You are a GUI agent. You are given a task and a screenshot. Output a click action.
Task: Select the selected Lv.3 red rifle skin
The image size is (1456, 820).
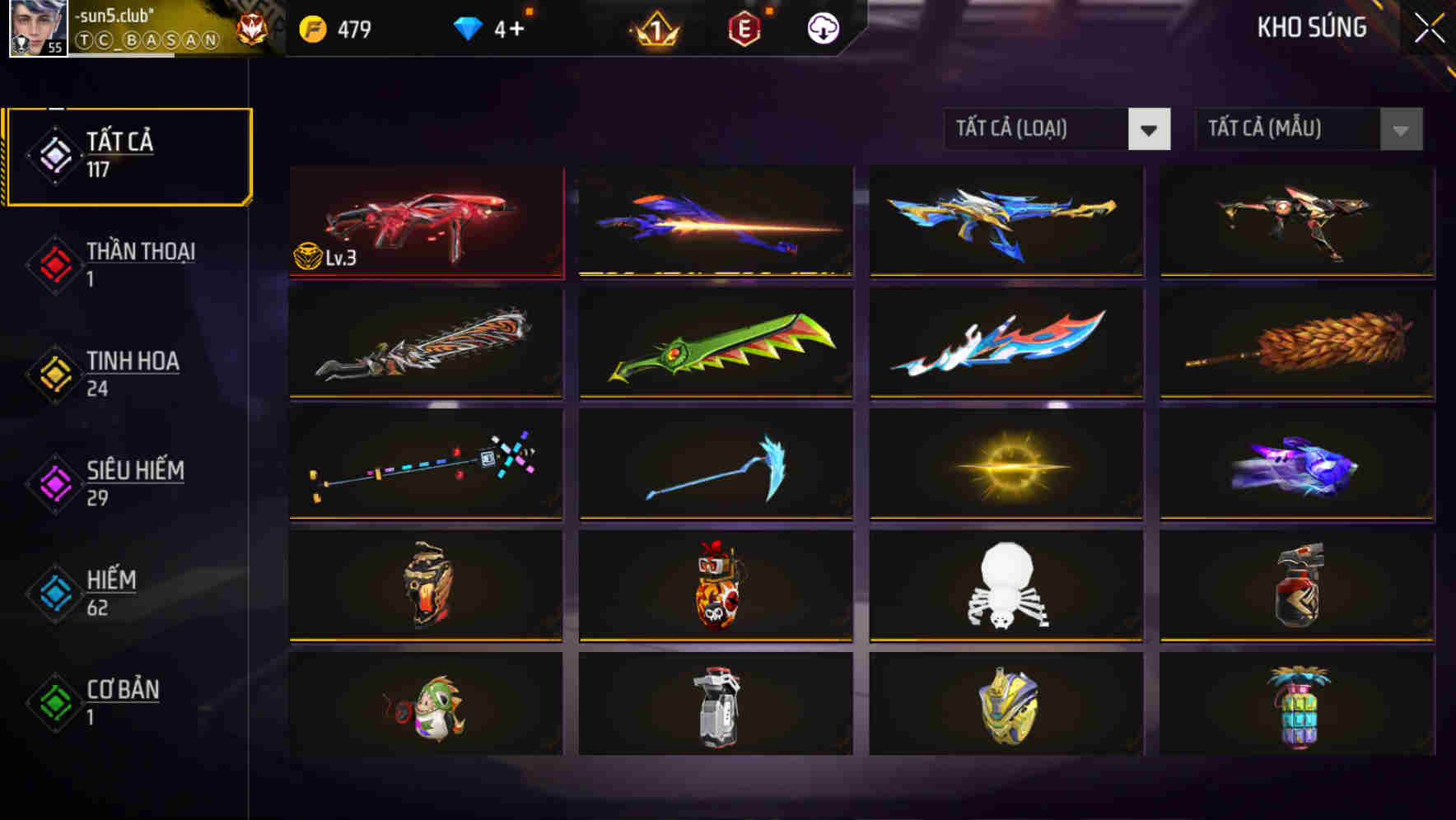coord(426,221)
